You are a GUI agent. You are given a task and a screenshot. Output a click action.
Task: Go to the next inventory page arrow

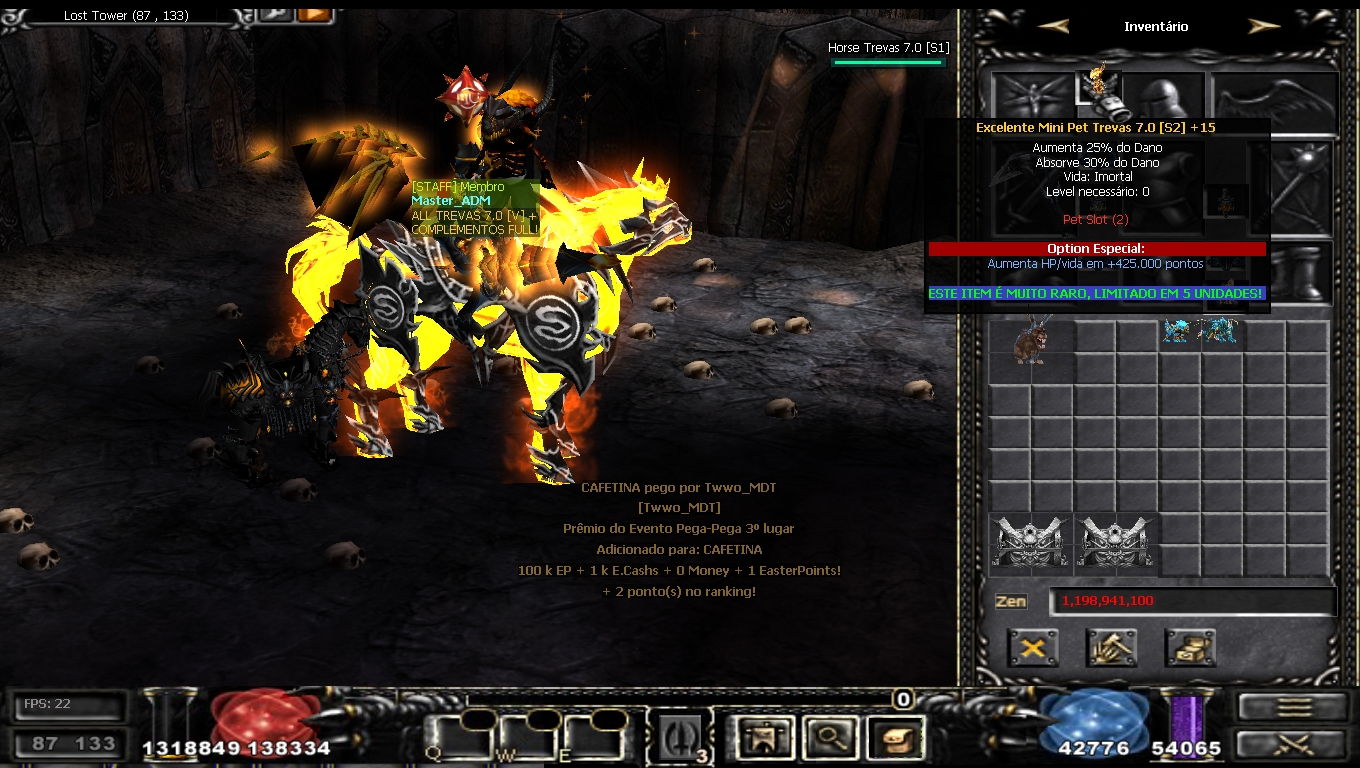[1264, 27]
